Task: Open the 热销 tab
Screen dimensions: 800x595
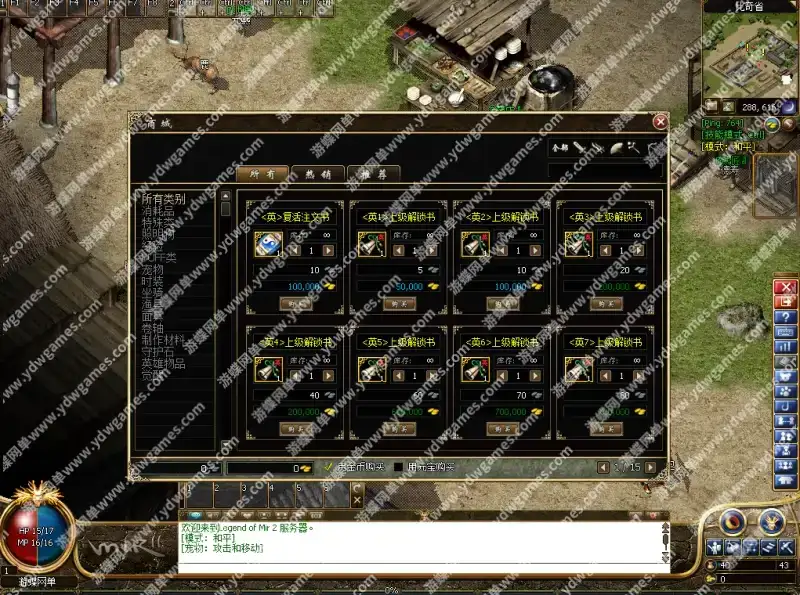Action: pos(318,174)
